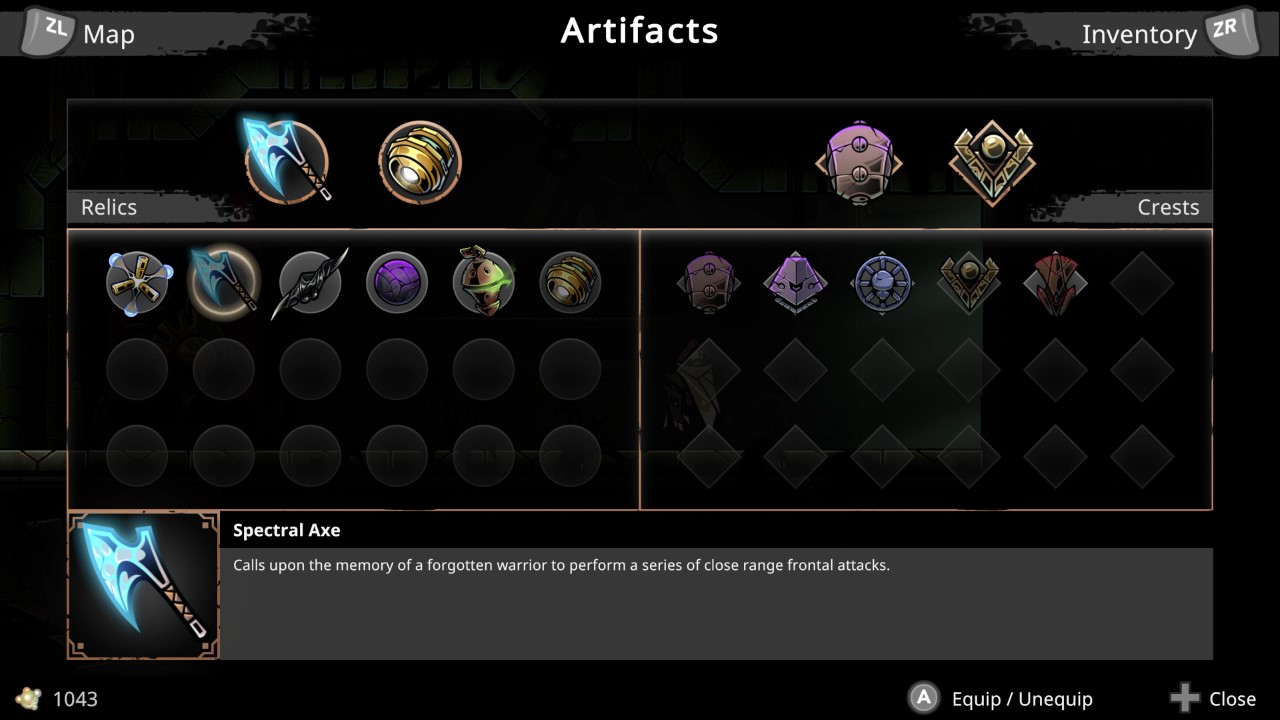Unequip the equipped golden bell artifact

click(x=420, y=162)
